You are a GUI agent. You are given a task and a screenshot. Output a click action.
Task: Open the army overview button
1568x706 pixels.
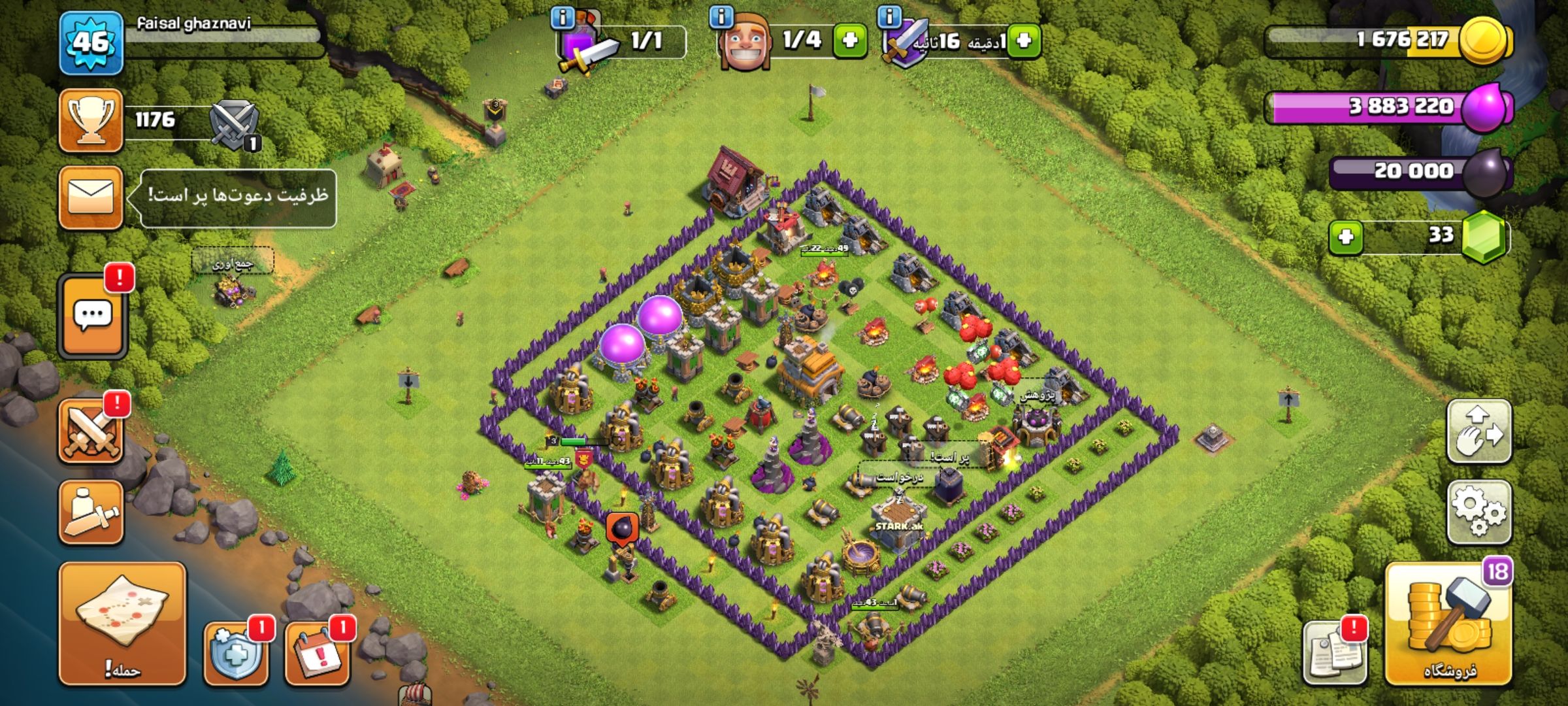coord(91,512)
